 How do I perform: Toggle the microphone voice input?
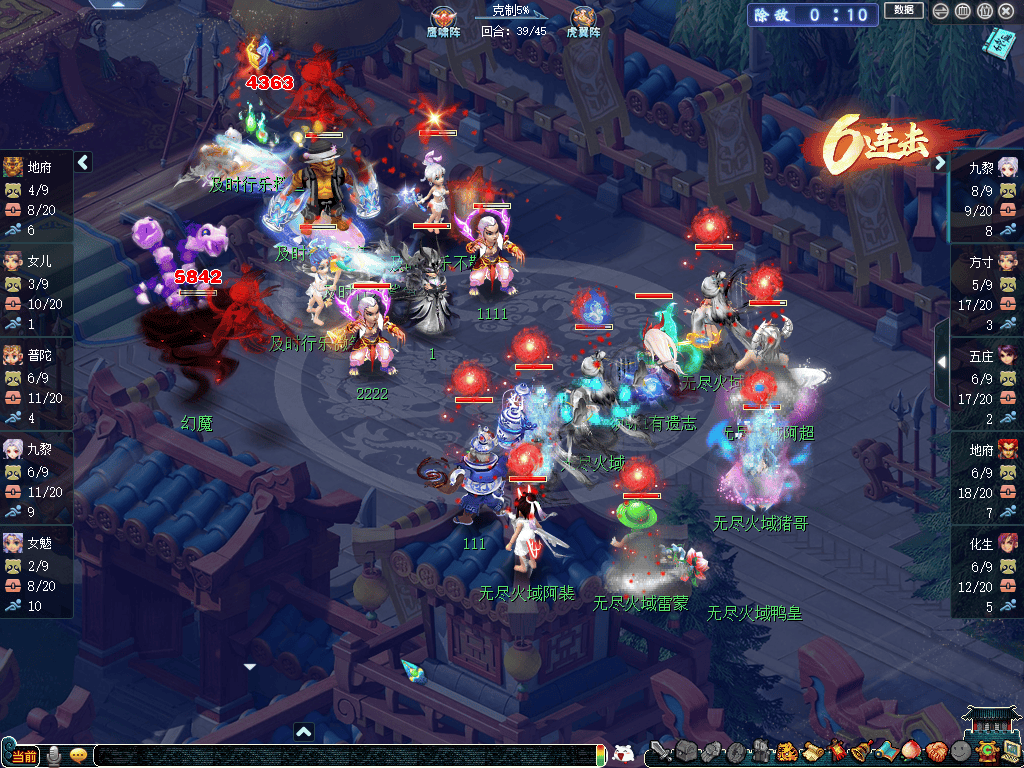[x=53, y=755]
